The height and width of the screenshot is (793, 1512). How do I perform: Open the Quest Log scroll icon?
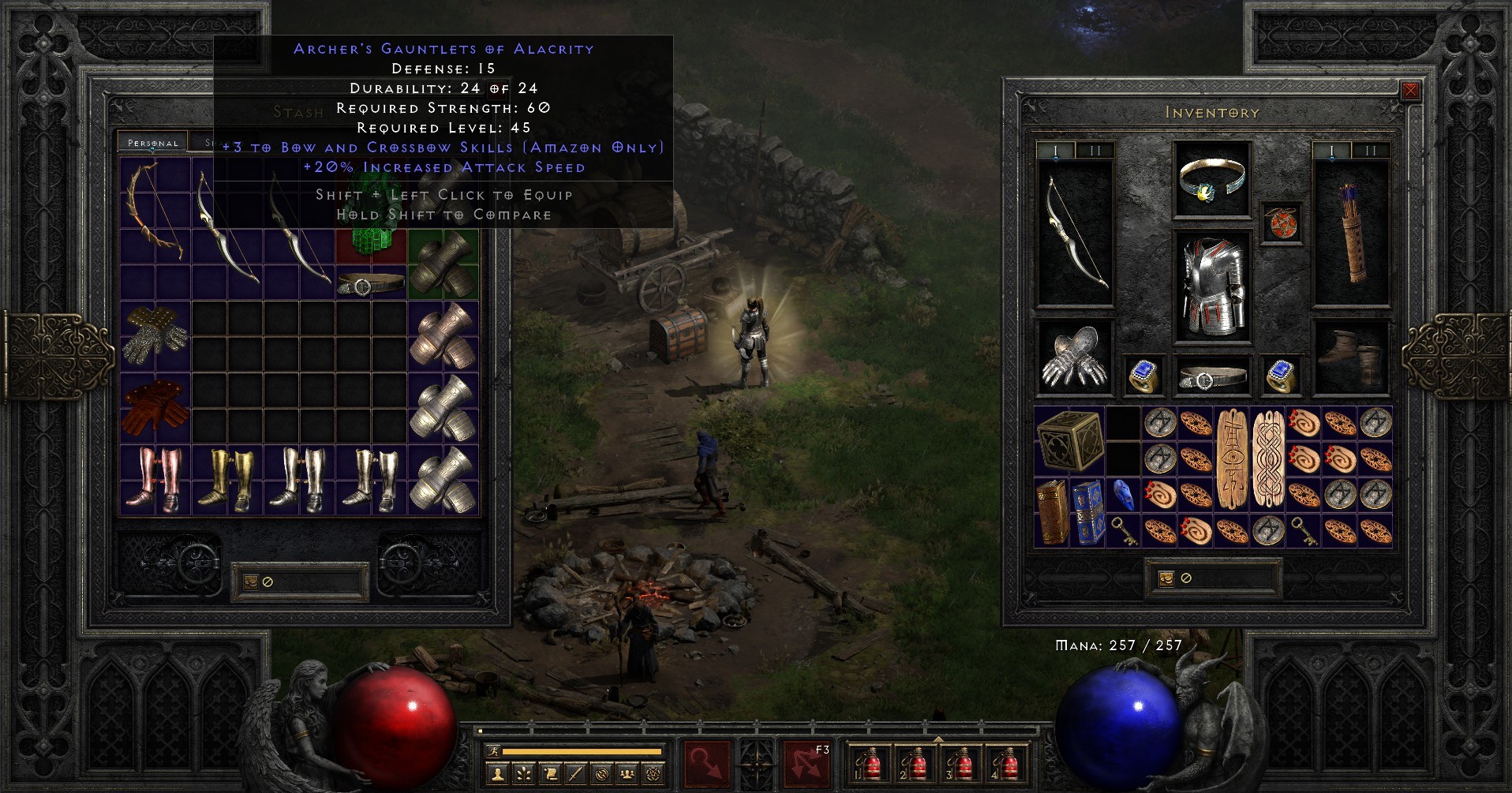click(x=550, y=774)
